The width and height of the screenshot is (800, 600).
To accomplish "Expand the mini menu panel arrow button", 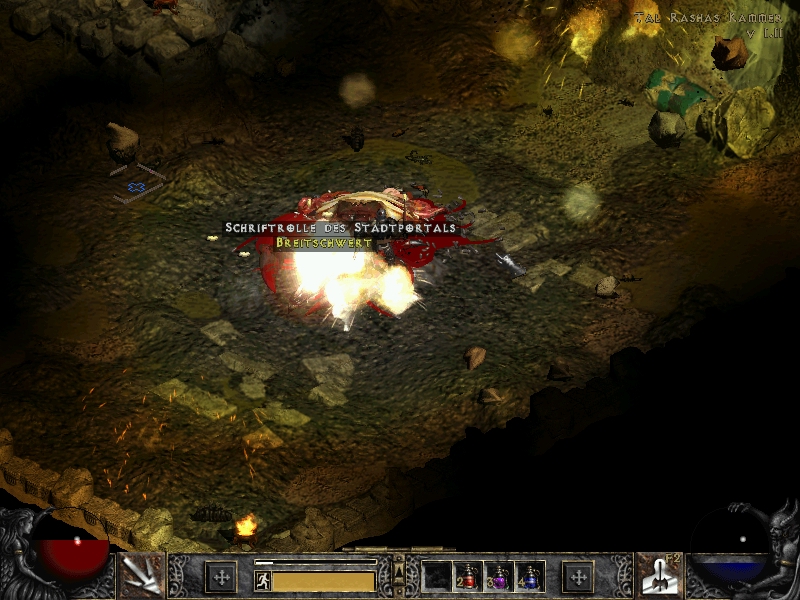I will [399, 570].
